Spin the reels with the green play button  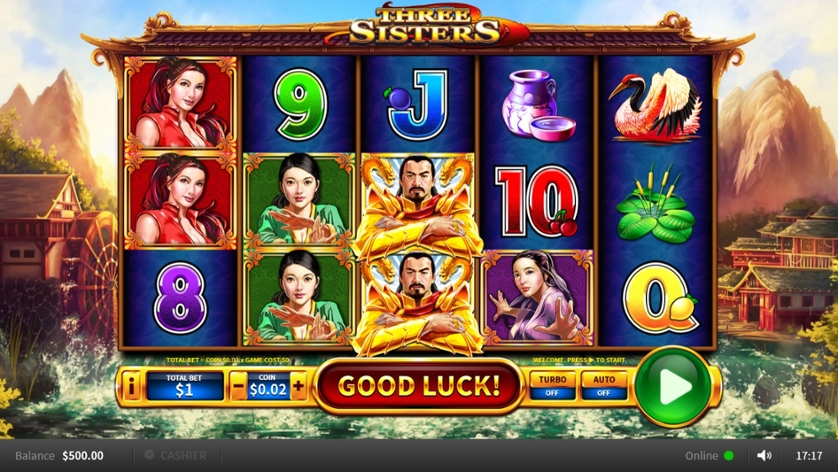tap(672, 384)
